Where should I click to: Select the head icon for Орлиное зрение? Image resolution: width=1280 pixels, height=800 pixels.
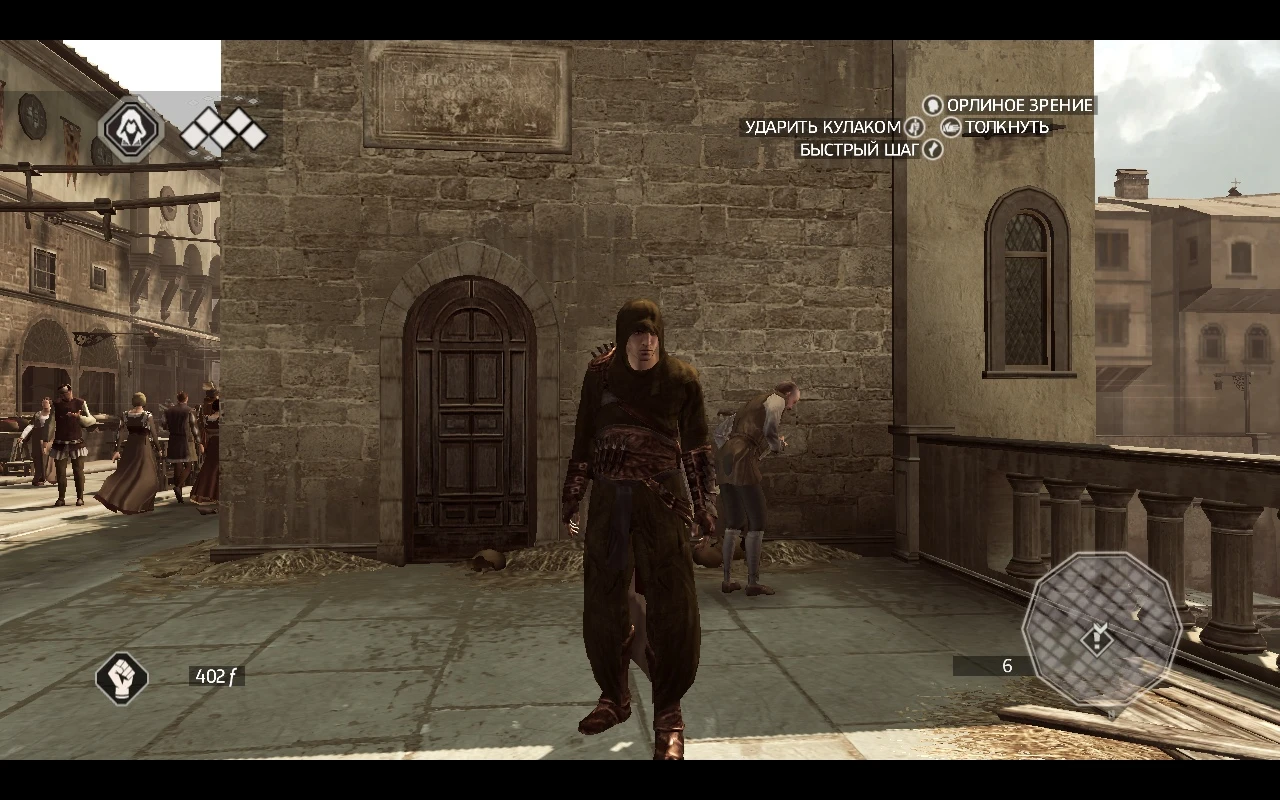(933, 105)
